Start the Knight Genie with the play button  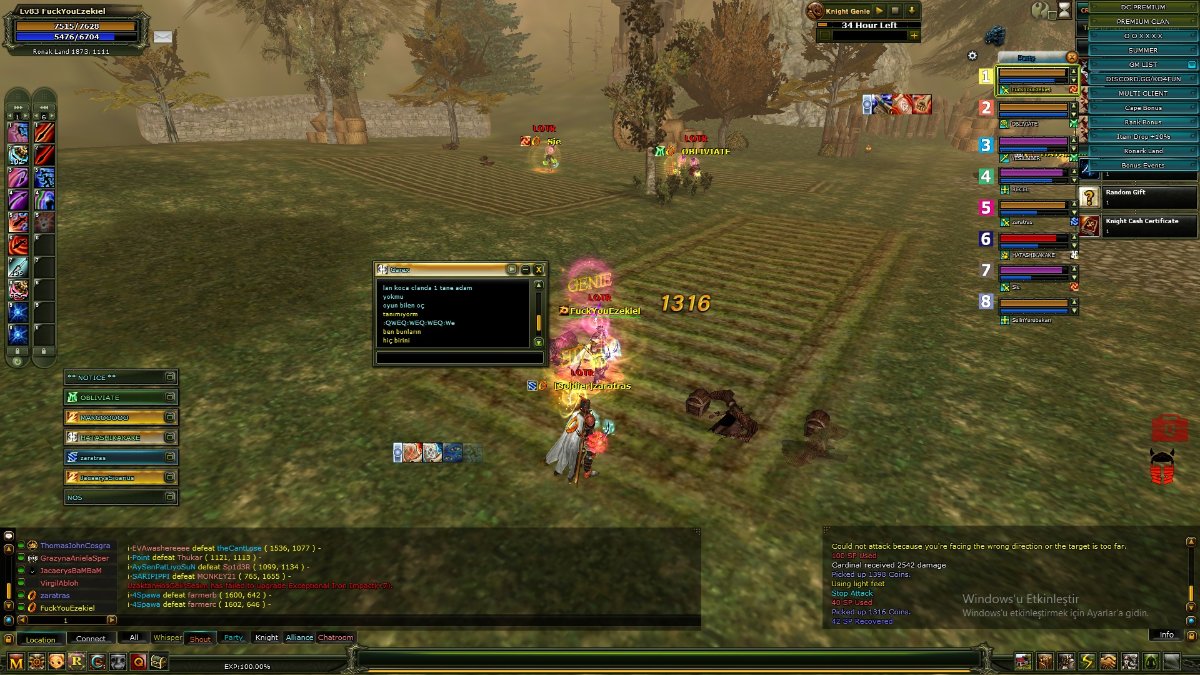(x=879, y=10)
